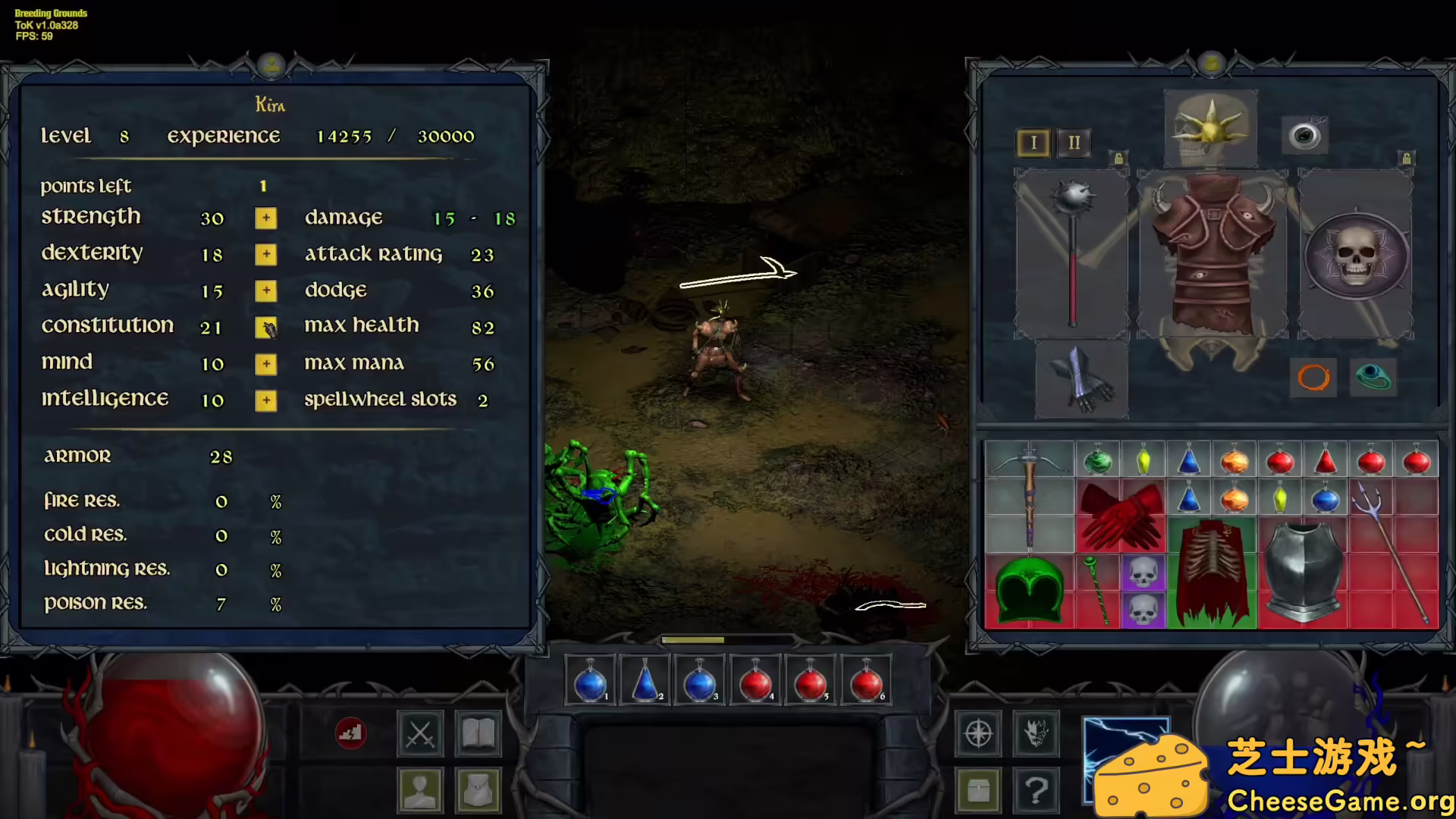Select the green helmet in inventory

click(1029, 590)
